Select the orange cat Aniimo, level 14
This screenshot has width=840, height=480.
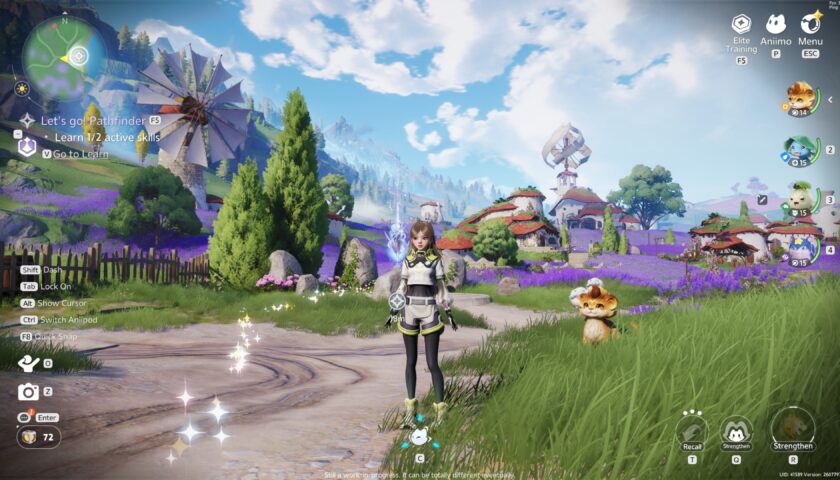point(801,98)
